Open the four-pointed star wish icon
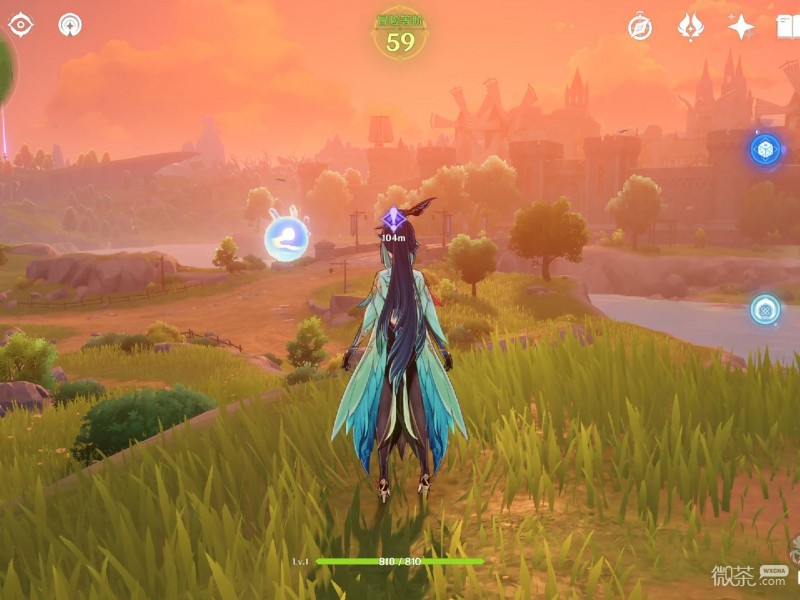800x600 pixels. point(741,27)
